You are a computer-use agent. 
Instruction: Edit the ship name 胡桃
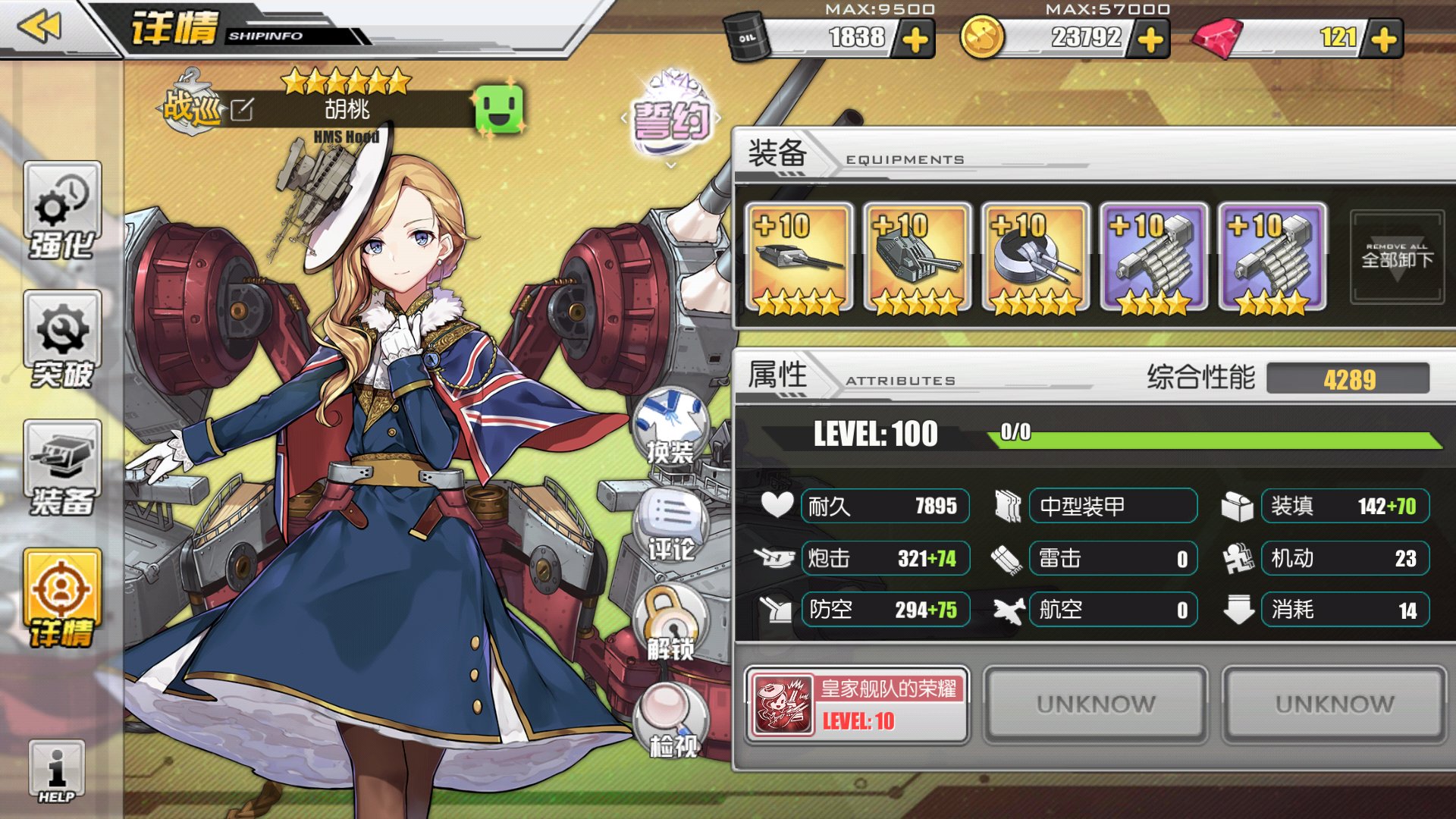242,110
